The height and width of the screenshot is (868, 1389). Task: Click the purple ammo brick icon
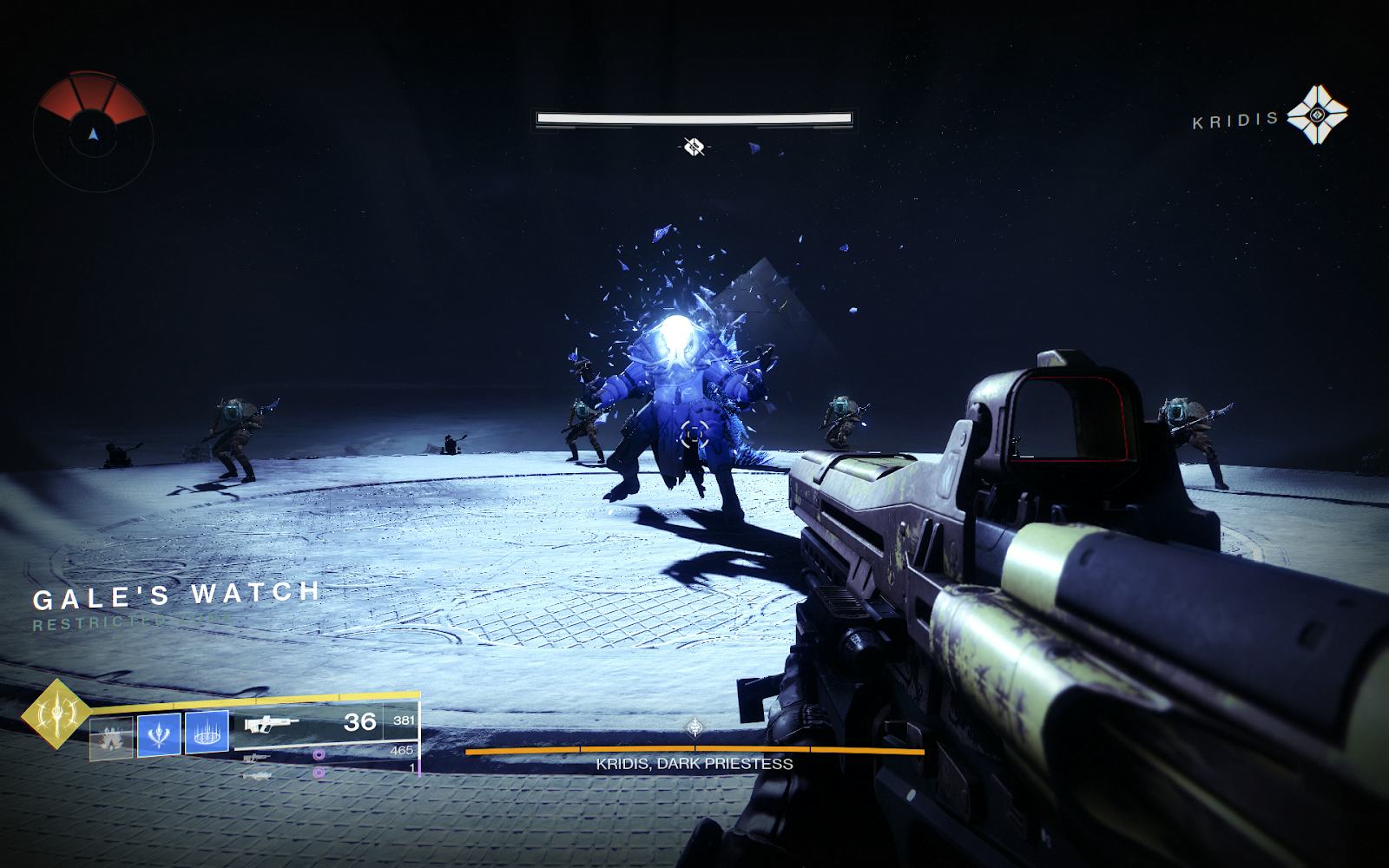[319, 756]
